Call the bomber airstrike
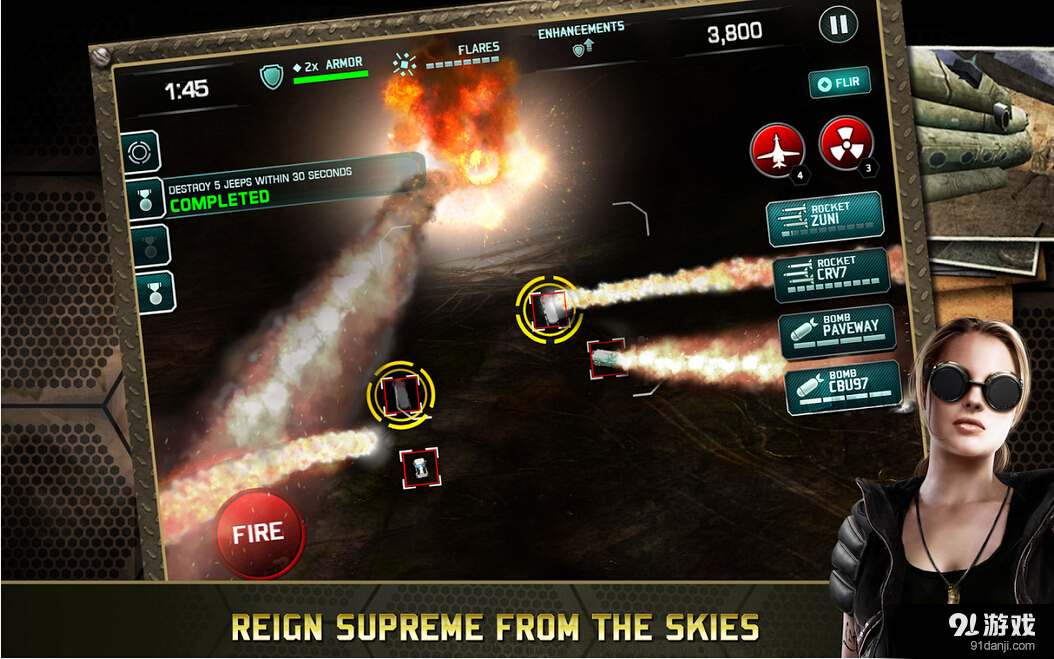The height and width of the screenshot is (659, 1054). coord(777,151)
